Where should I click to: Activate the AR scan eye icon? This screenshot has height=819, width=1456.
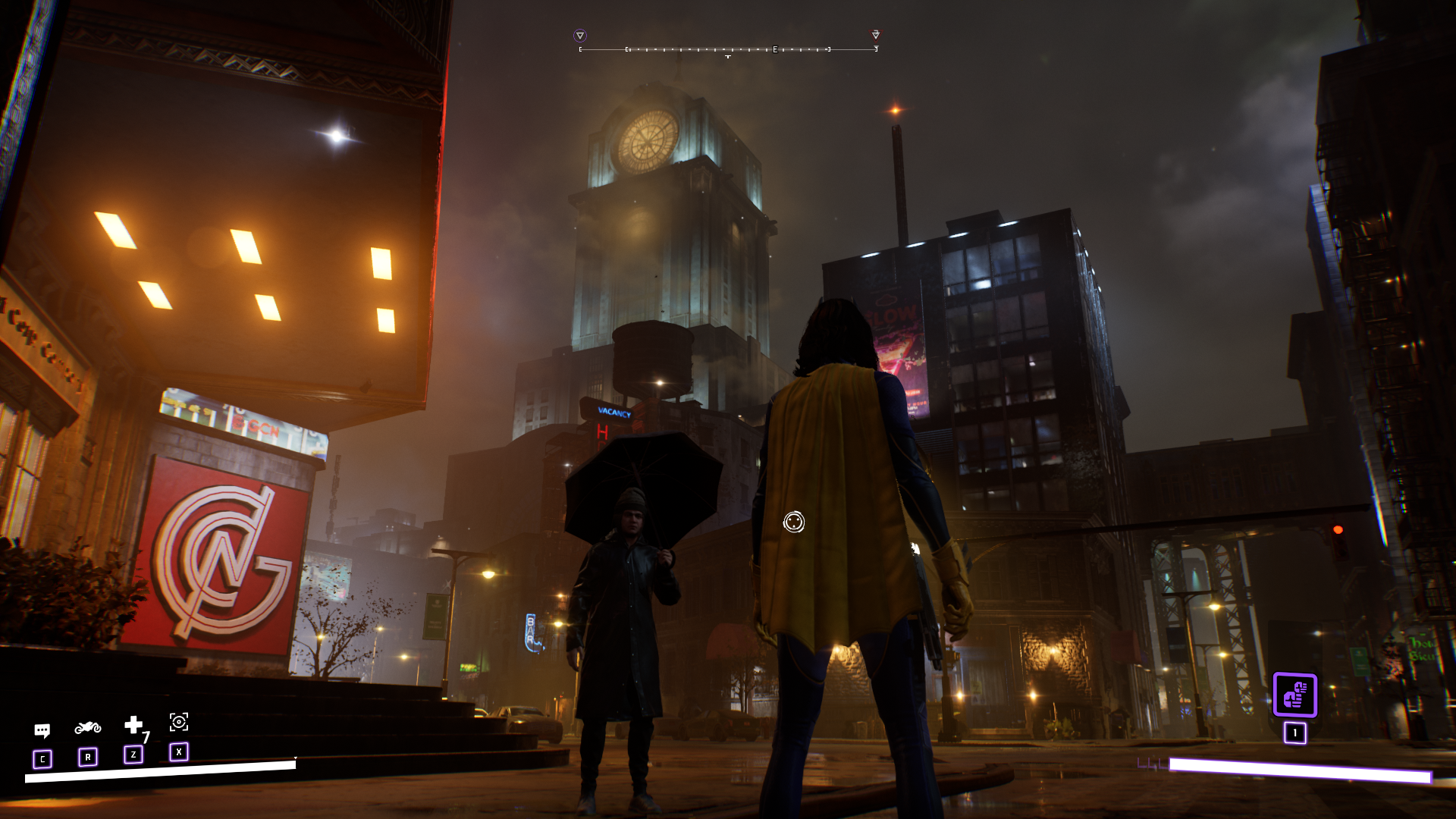[x=179, y=722]
